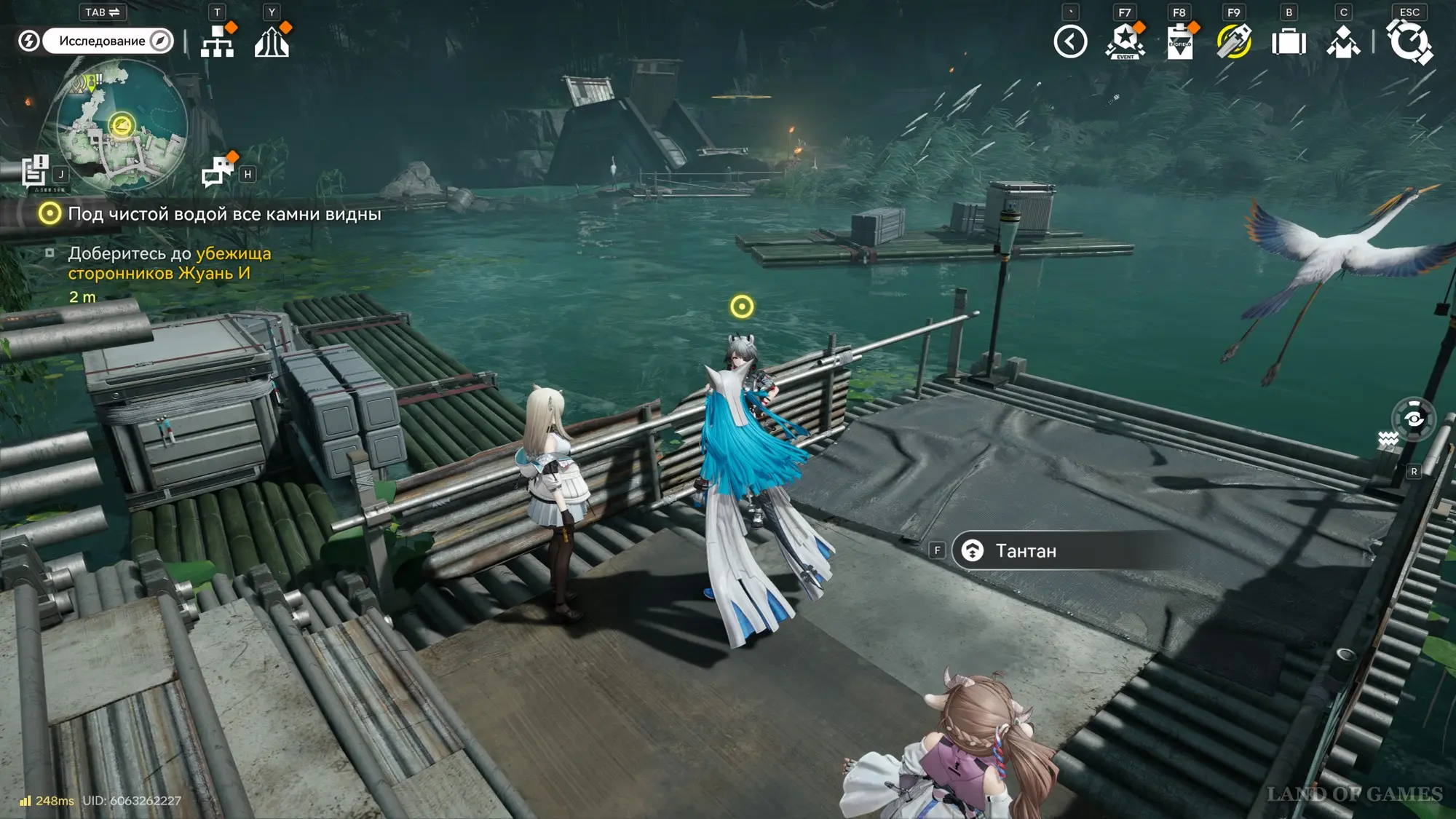
Task: Click the round back arrow icon
Action: [x=1070, y=41]
